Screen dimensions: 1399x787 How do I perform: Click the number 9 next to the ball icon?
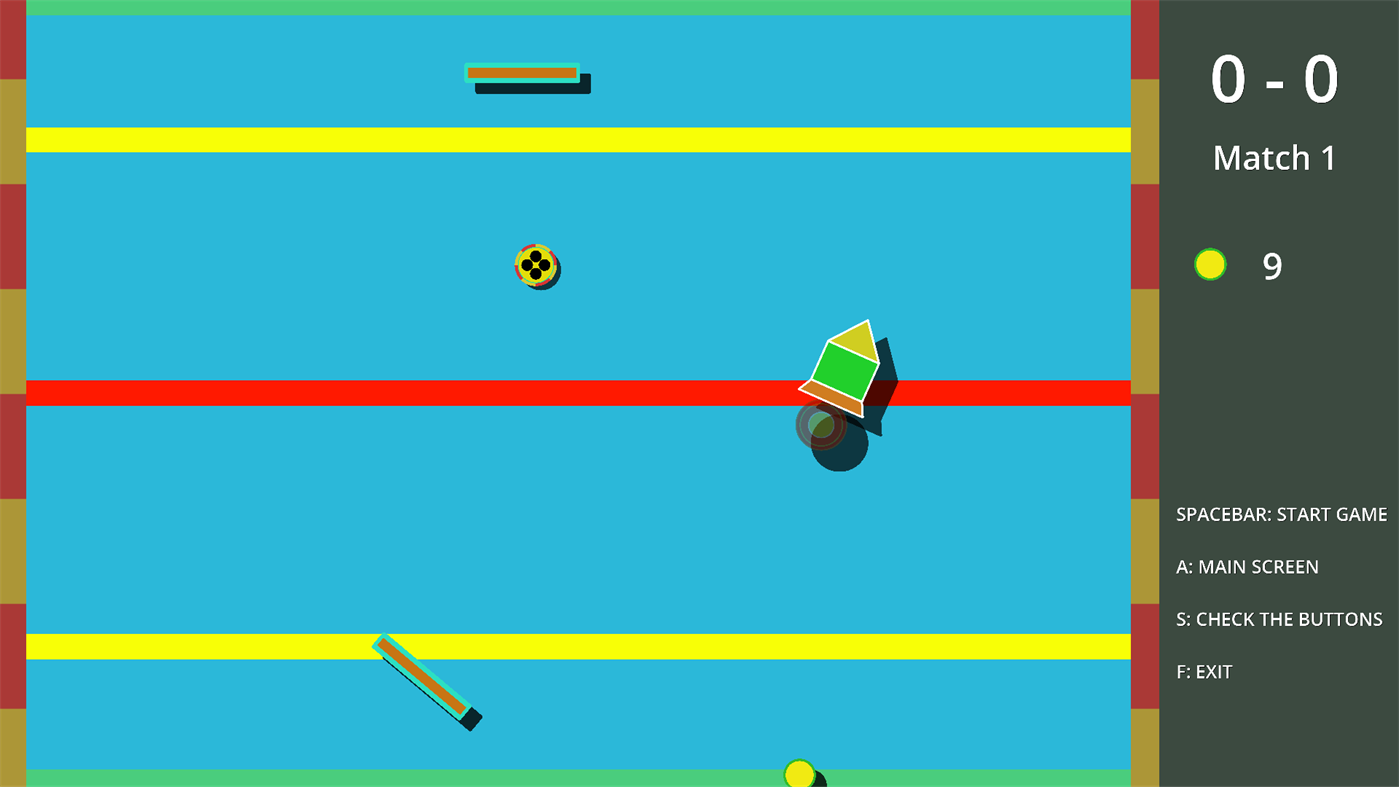click(1272, 264)
